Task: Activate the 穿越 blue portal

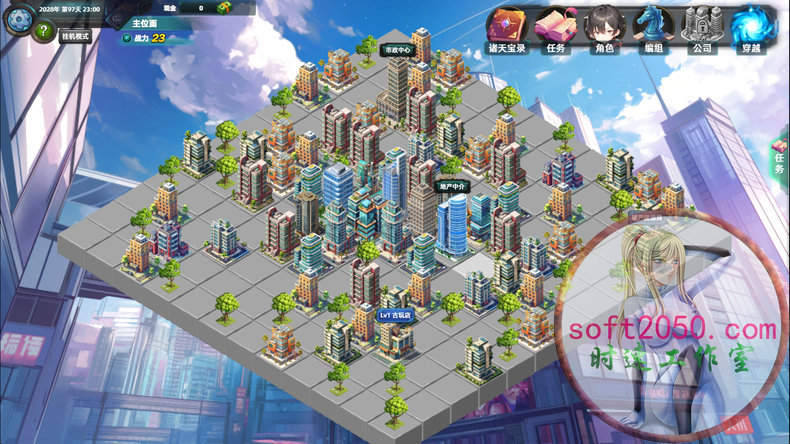Action: (750, 30)
